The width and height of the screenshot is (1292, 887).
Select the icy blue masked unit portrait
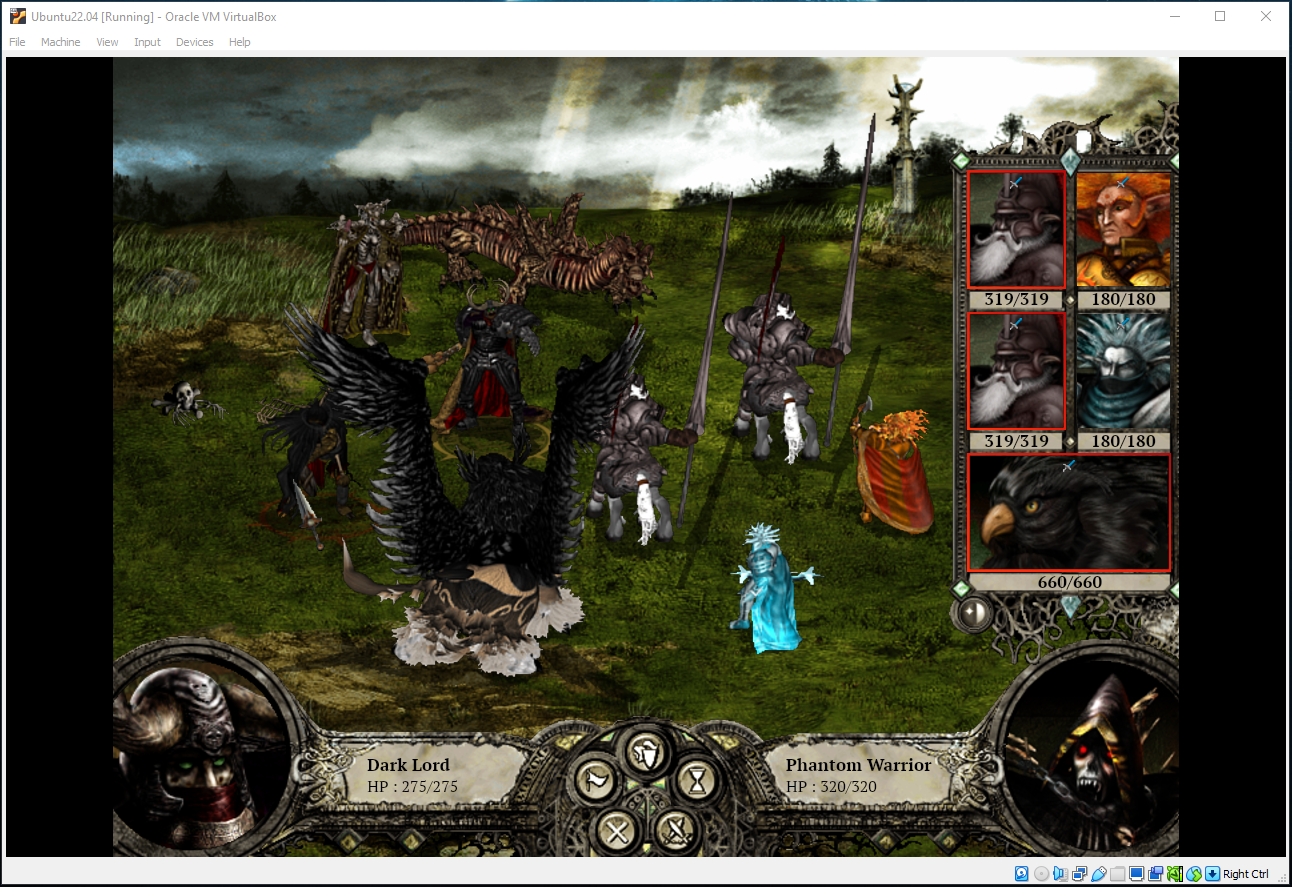point(1122,371)
